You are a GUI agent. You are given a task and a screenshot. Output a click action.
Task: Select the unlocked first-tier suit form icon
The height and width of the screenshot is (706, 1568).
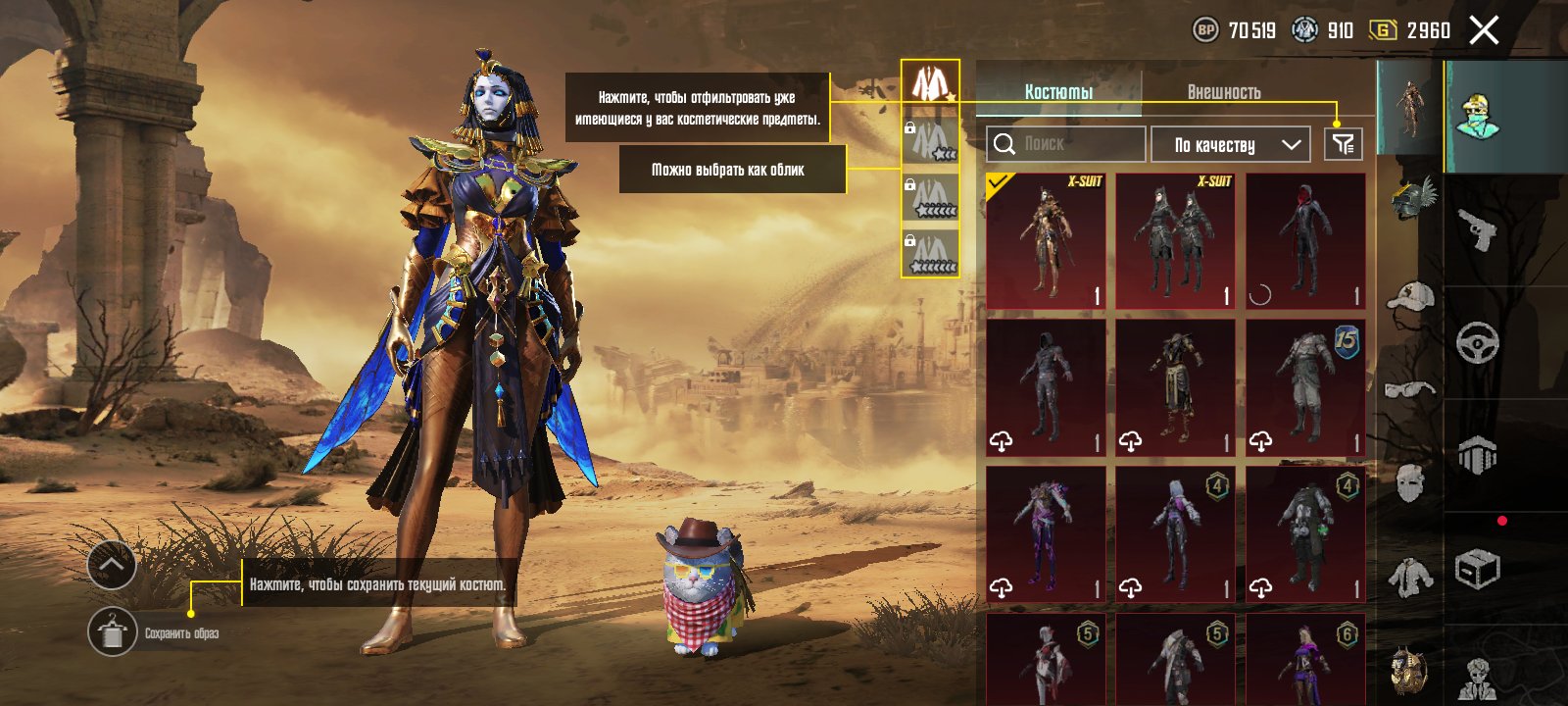(x=929, y=82)
